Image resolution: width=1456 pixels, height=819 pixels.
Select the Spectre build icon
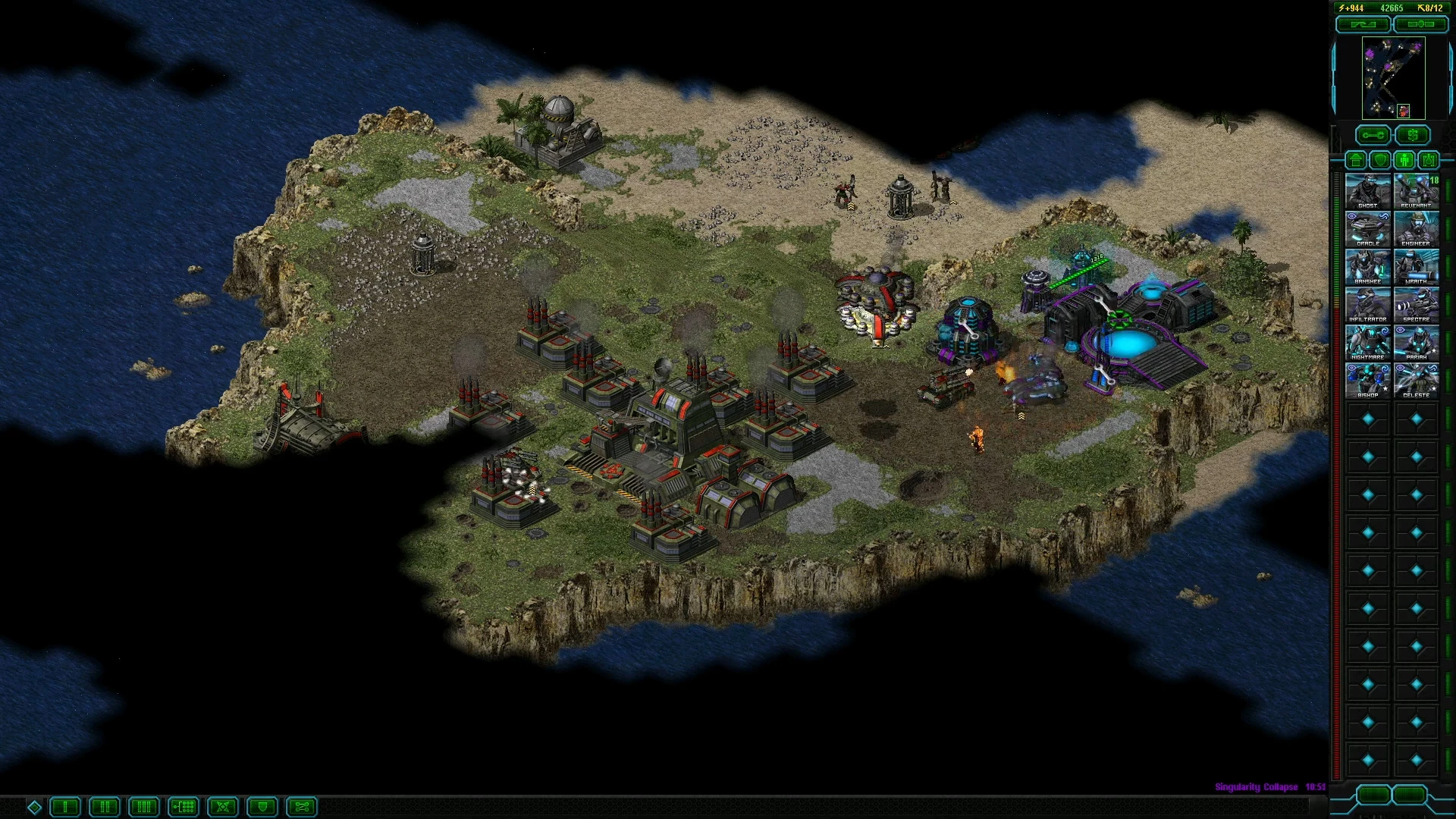tap(1416, 304)
